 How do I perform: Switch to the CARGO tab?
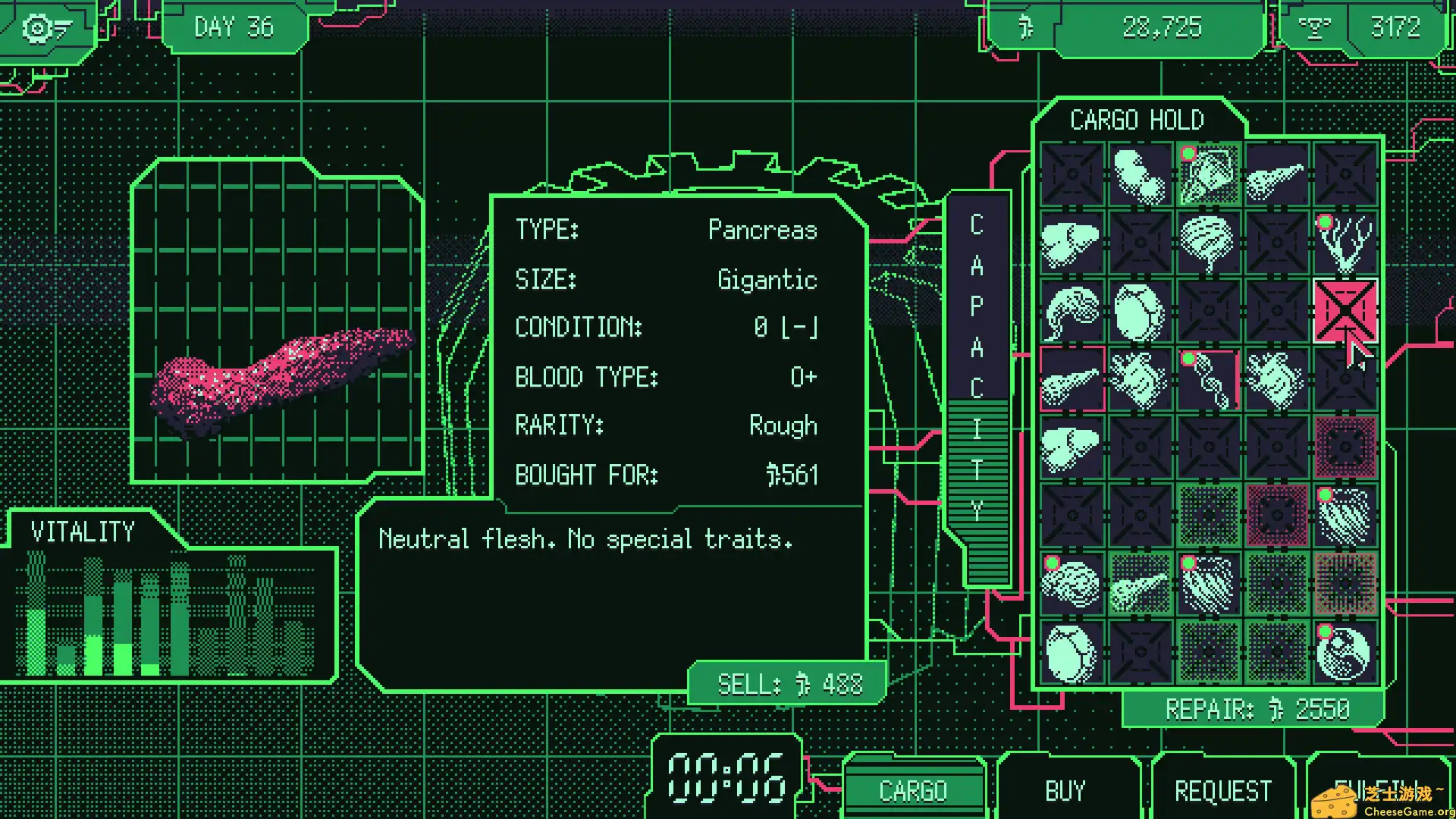point(913,790)
